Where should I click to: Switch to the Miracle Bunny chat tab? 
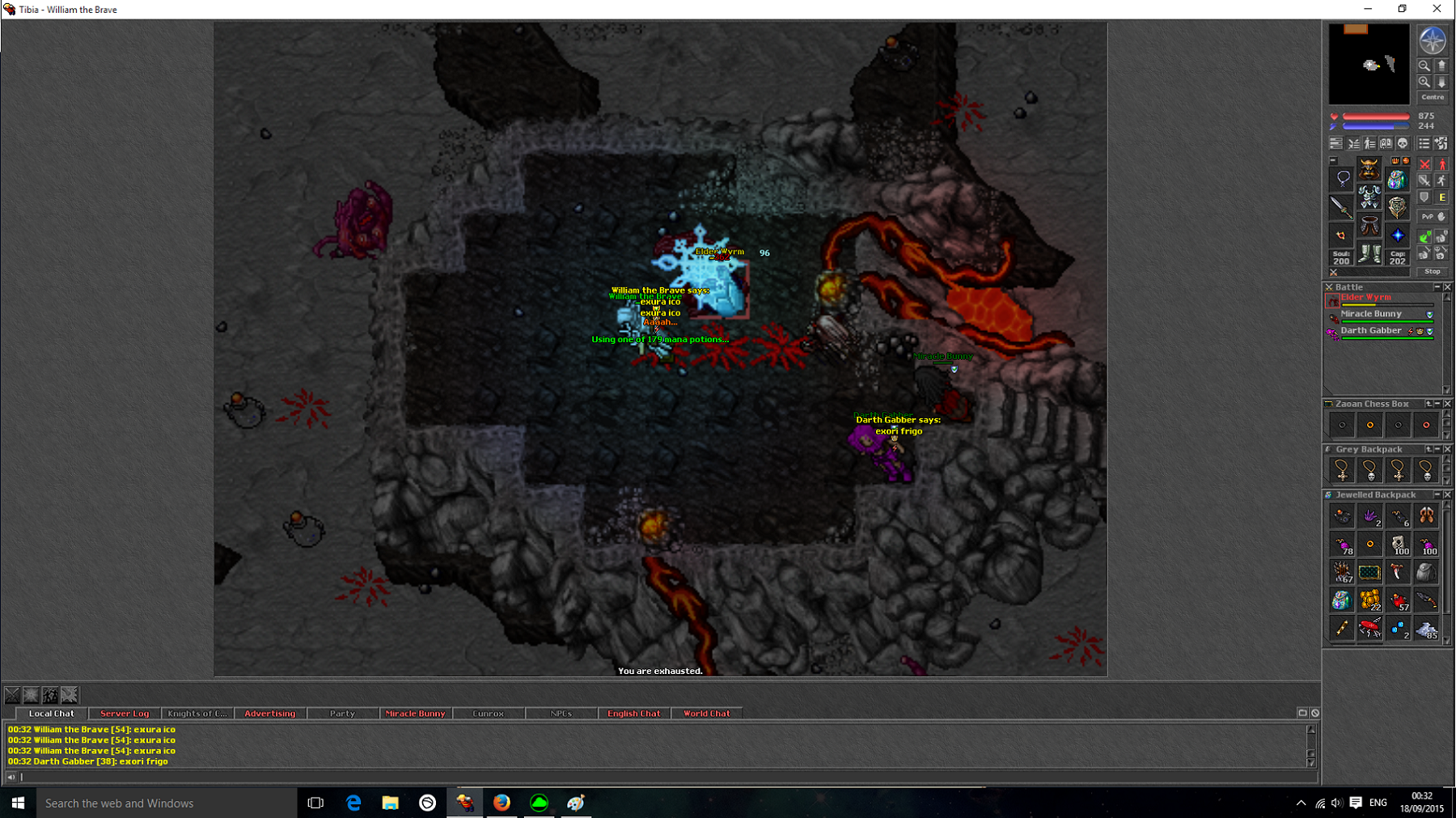tap(415, 714)
